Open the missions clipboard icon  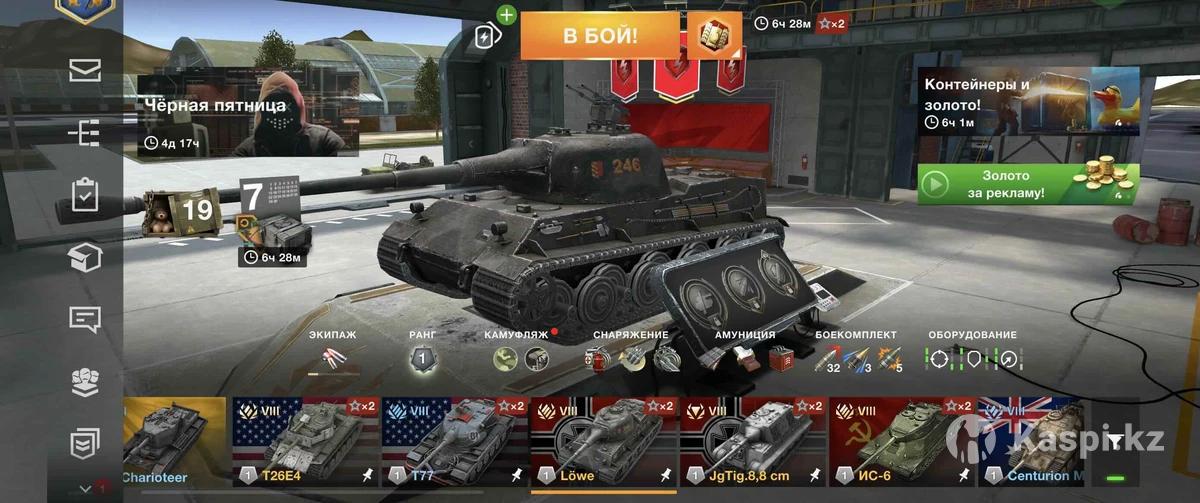[84, 195]
